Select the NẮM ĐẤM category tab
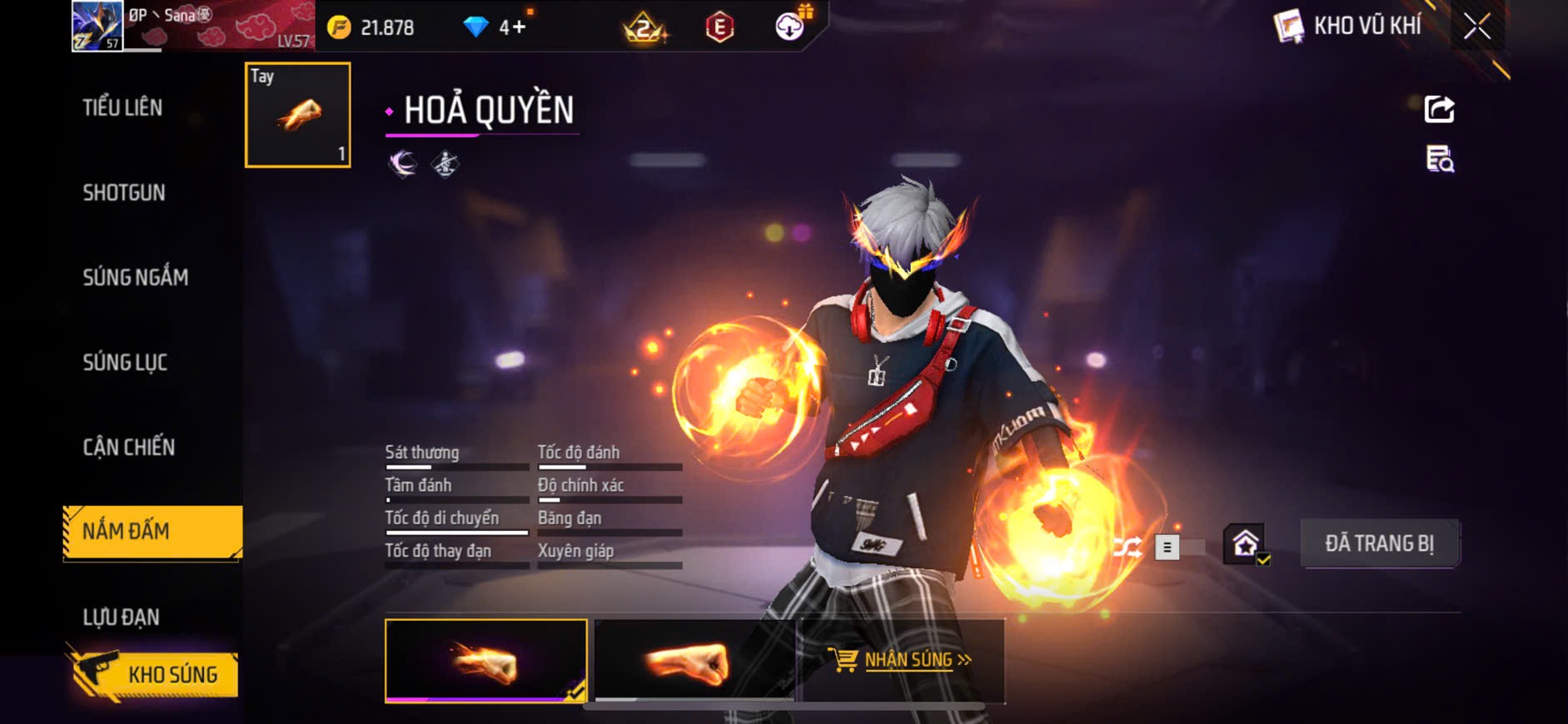Viewport: 1568px width, 724px height. (x=152, y=532)
